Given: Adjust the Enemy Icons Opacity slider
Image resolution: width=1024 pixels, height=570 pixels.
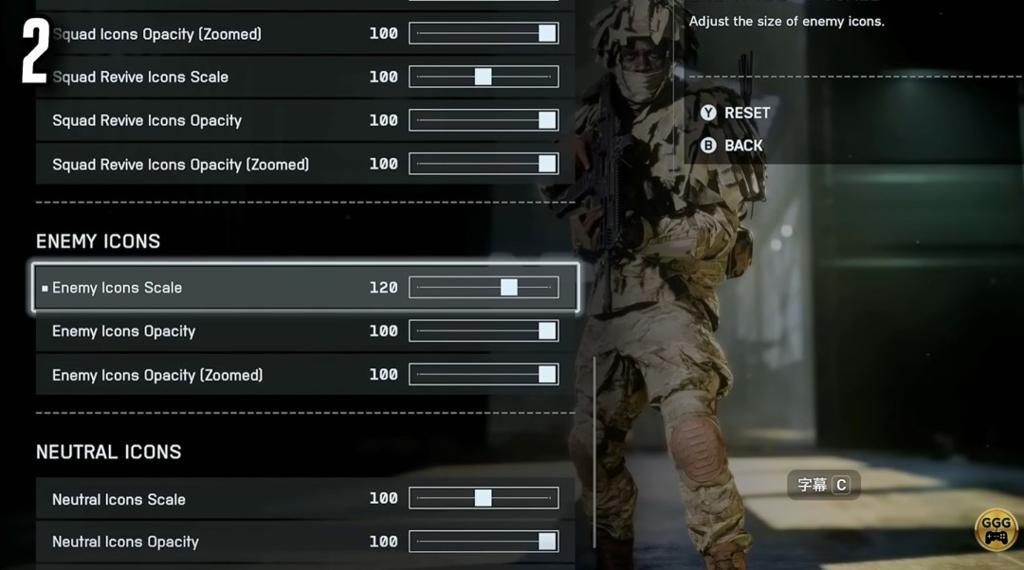Looking at the screenshot, I should (x=484, y=331).
